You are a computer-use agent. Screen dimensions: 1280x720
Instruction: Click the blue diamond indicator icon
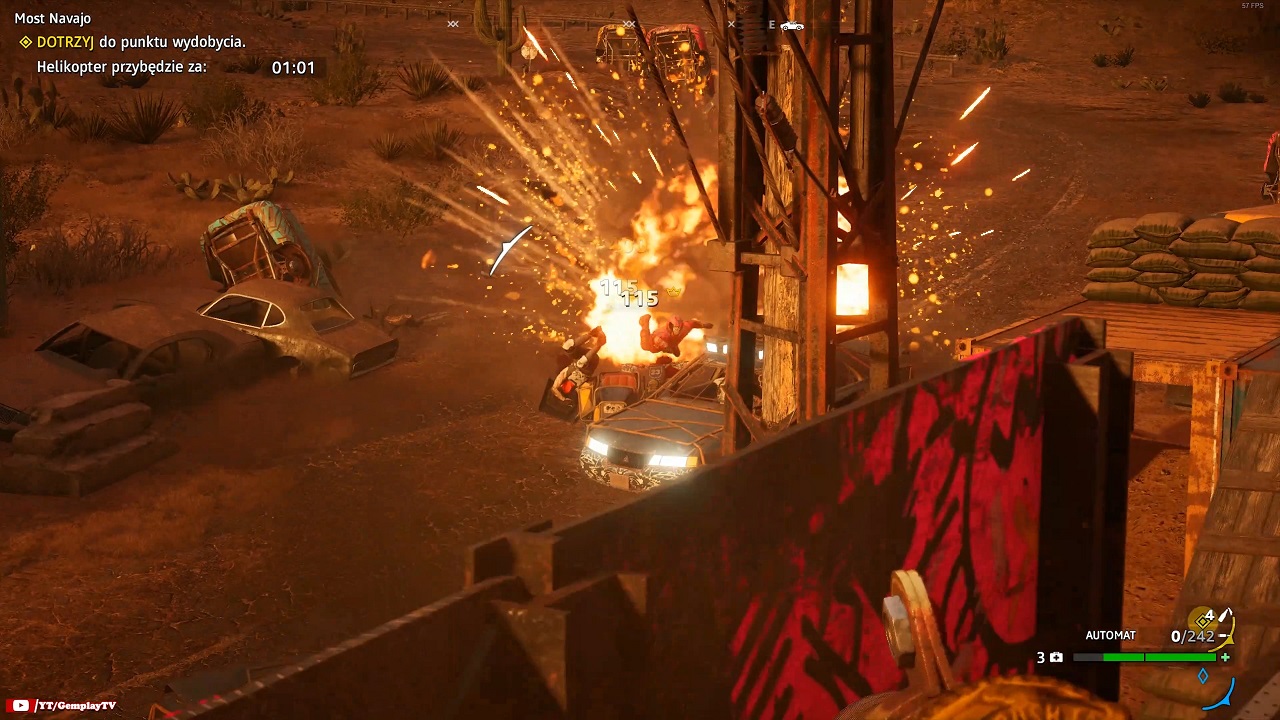(x=1203, y=676)
